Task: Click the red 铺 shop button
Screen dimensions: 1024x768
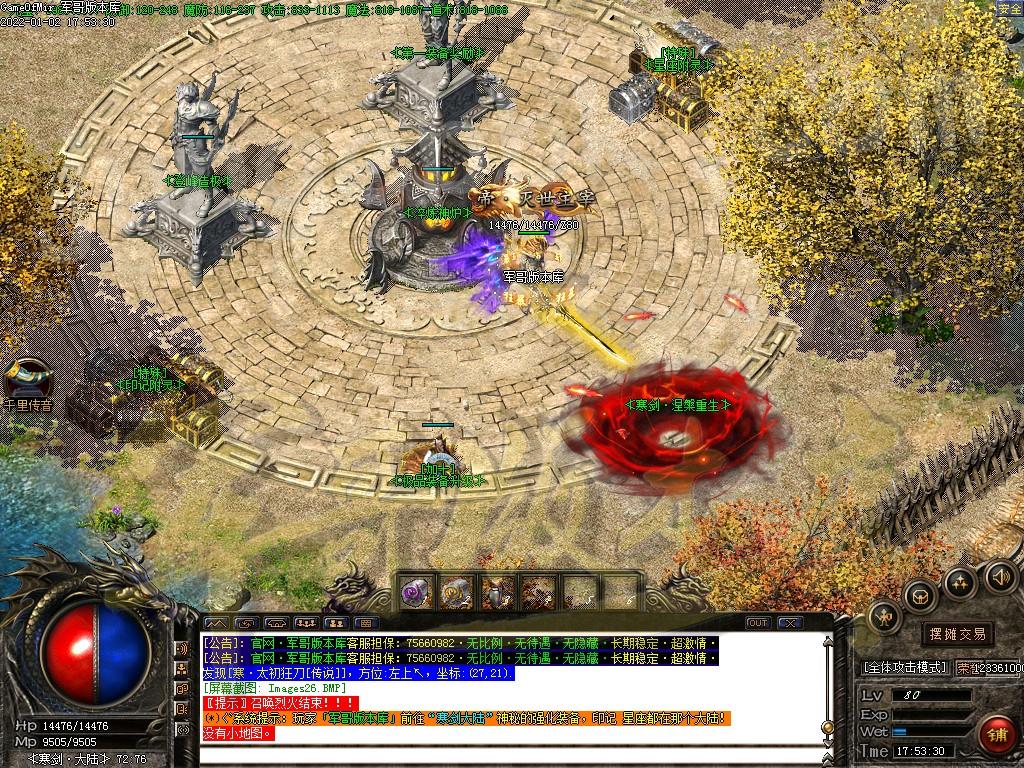Action: pyautogui.click(x=995, y=735)
